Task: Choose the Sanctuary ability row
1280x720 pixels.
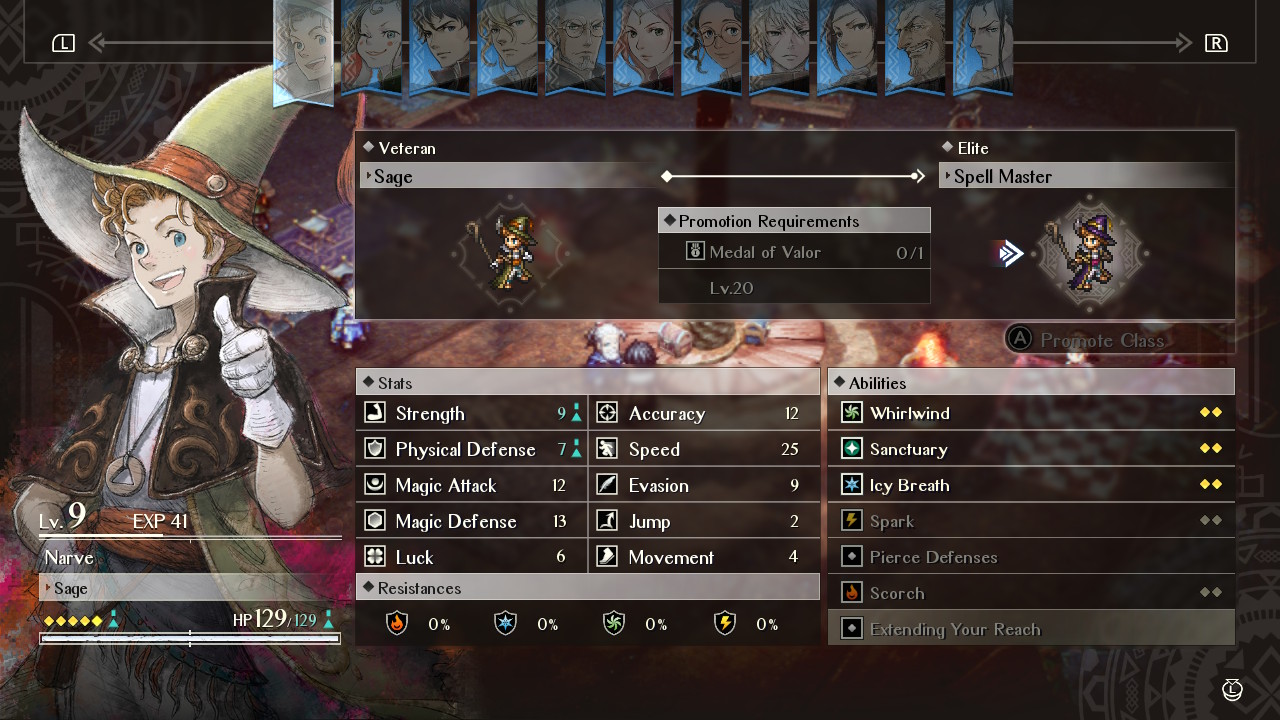Action: 1031,449
